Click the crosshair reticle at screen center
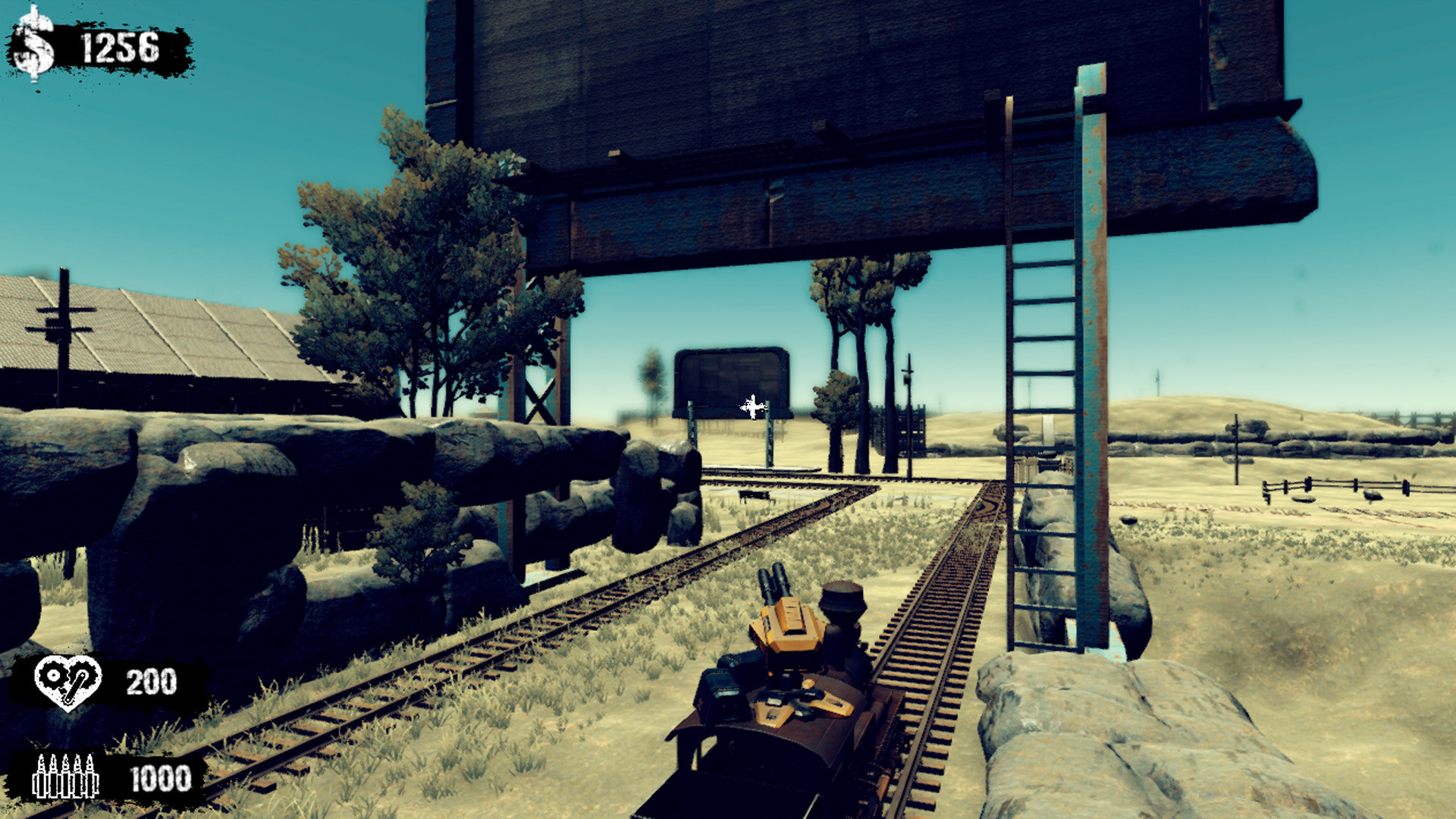1456x819 pixels. (x=753, y=408)
